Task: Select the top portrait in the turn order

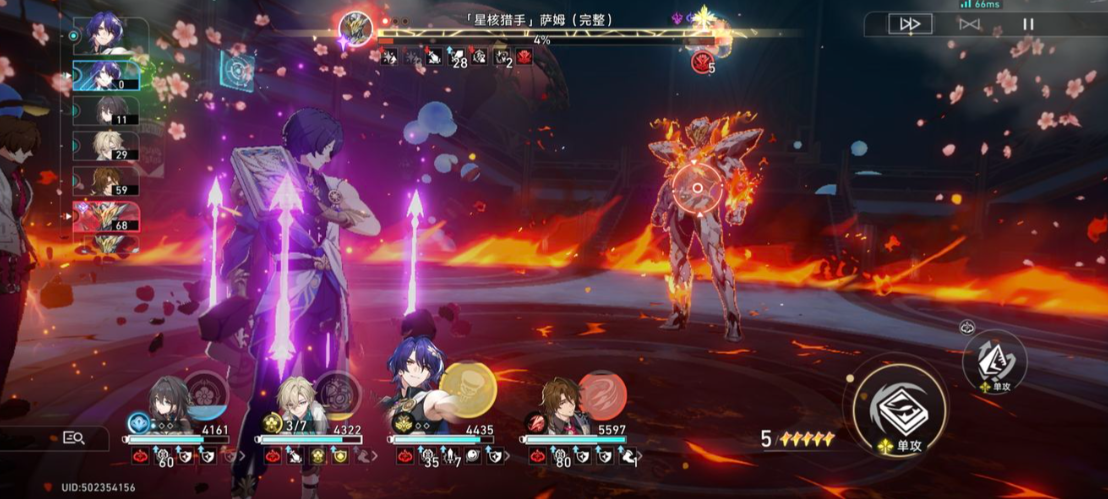Action: 105,34
